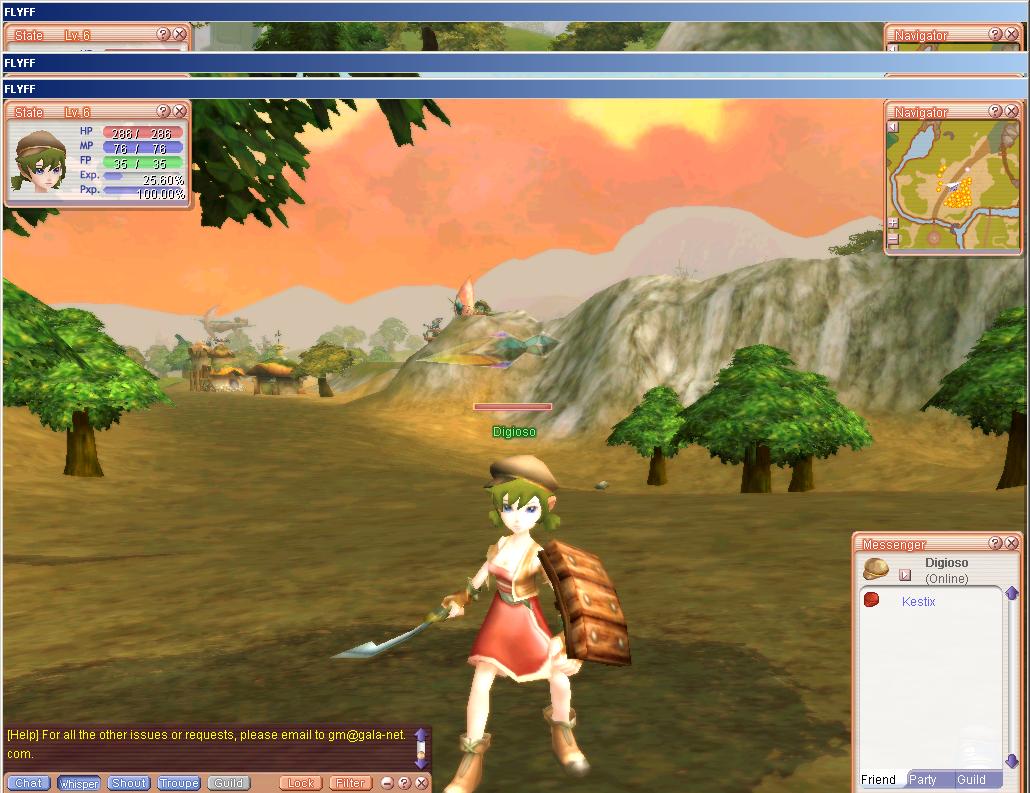This screenshot has width=1030, height=793.
Task: Switch to the Guild chat channel
Action: 229,783
